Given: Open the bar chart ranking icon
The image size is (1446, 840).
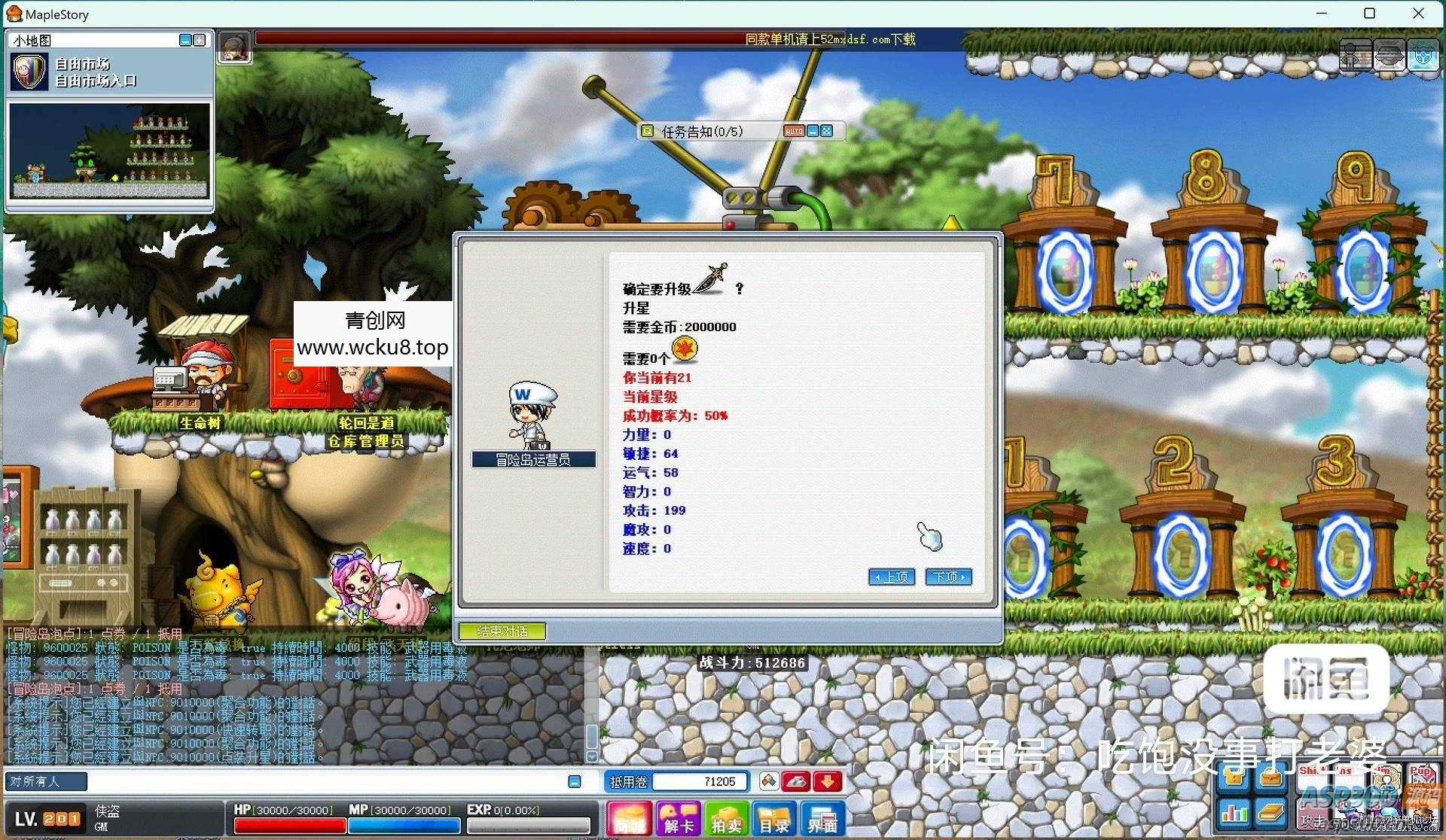Looking at the screenshot, I should pyautogui.click(x=1234, y=812).
